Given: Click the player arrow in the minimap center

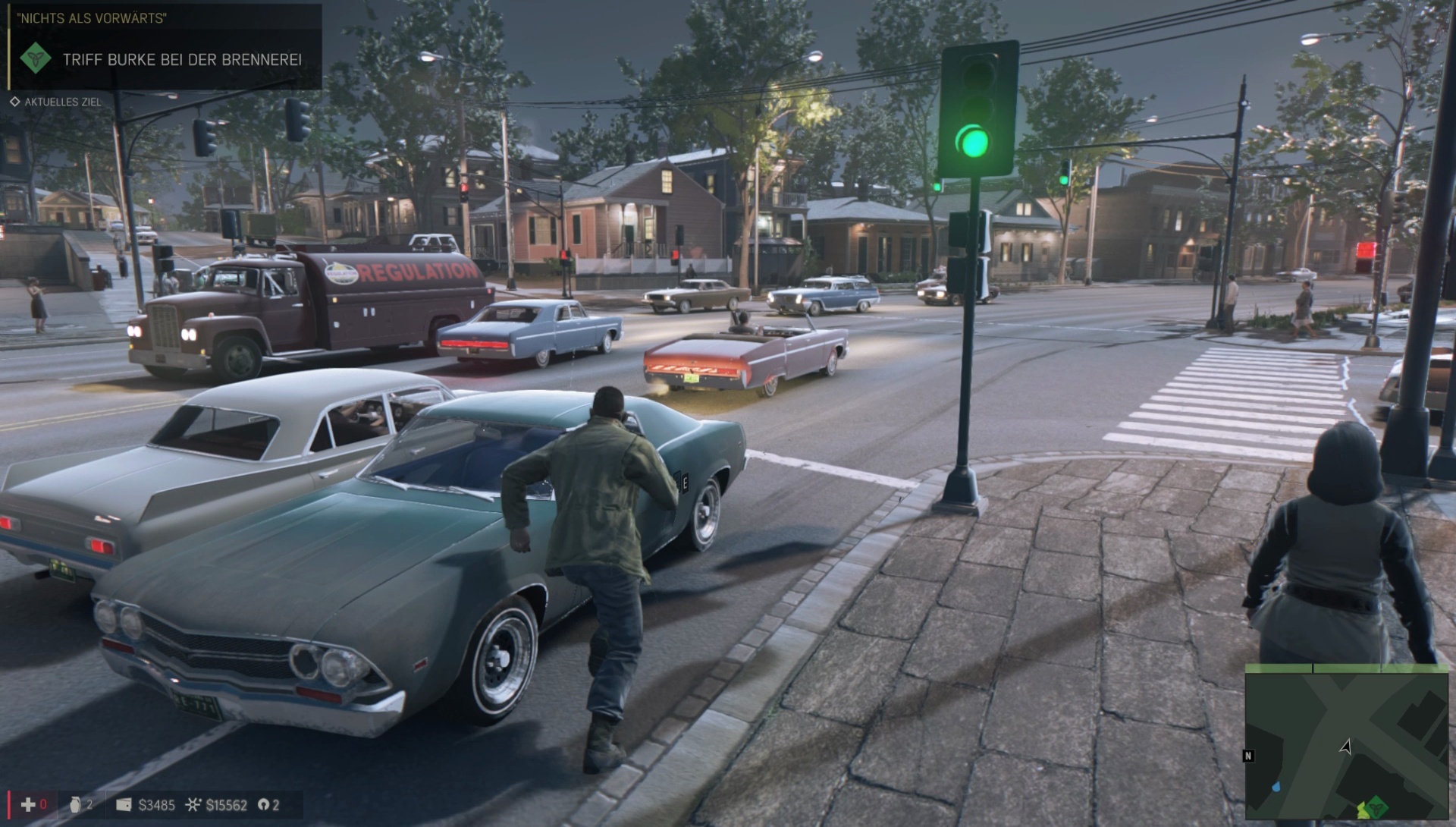Looking at the screenshot, I should [1345, 747].
